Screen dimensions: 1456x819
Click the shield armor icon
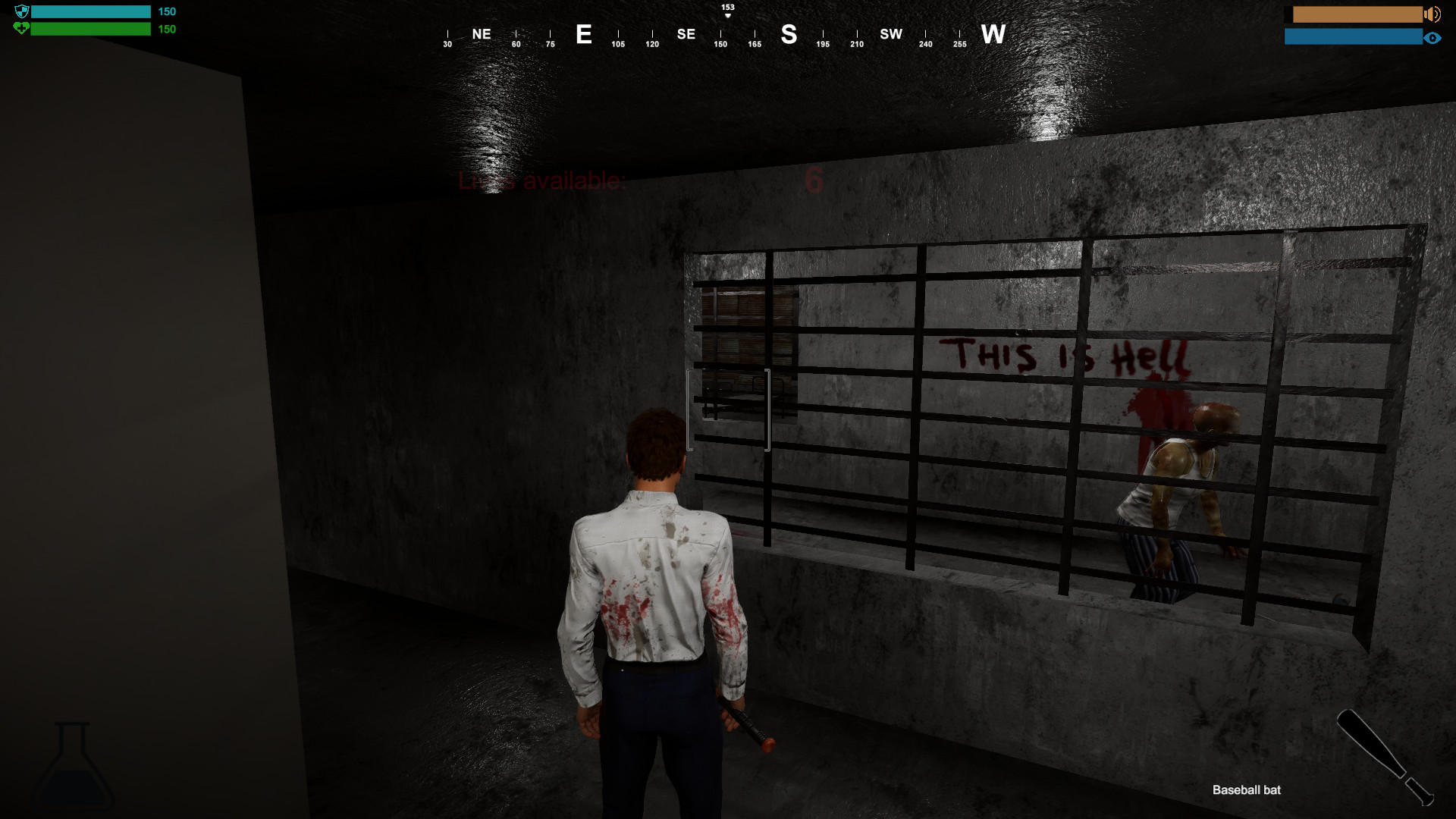(x=22, y=11)
